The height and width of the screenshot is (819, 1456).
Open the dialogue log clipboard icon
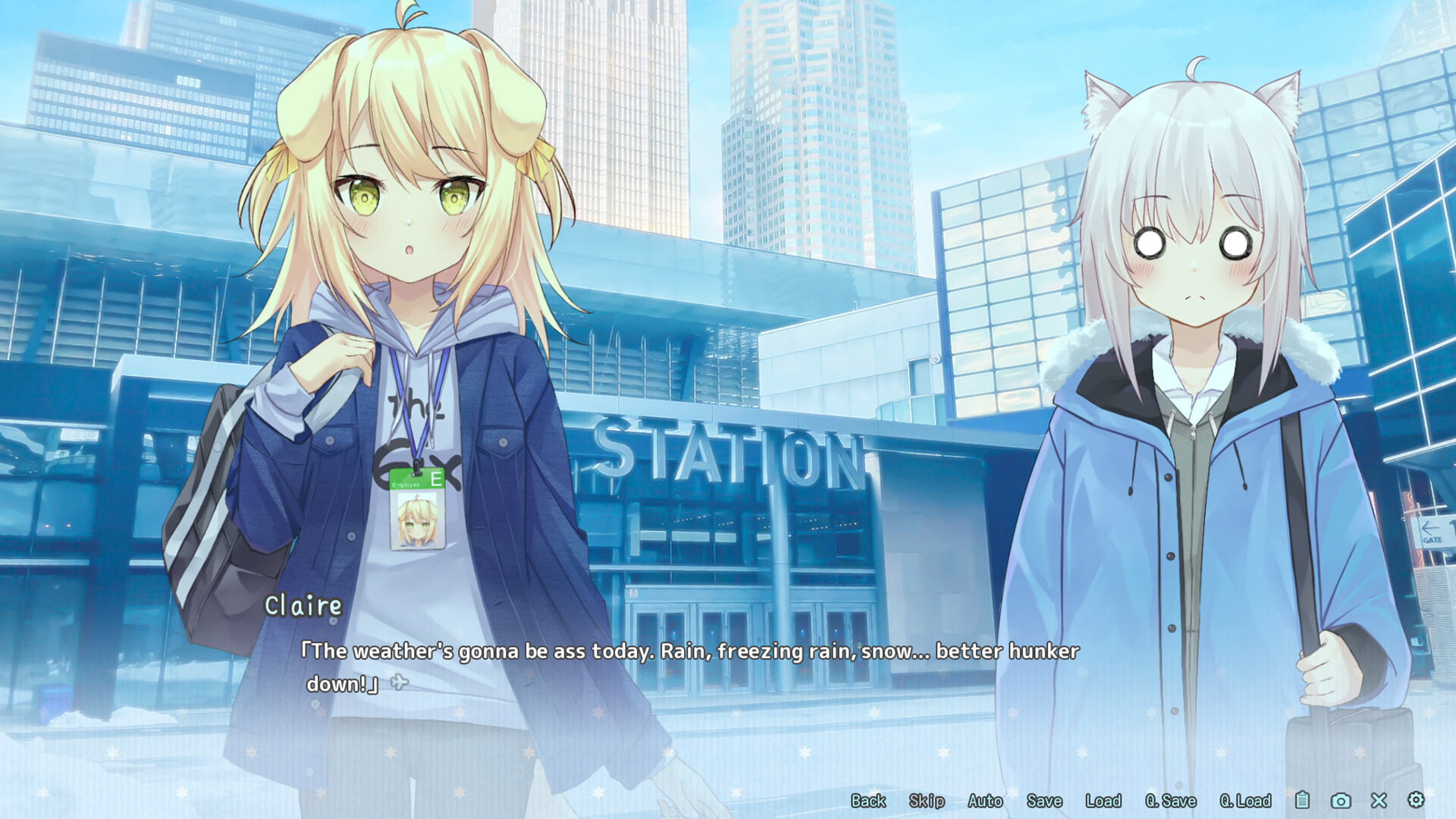(1302, 800)
